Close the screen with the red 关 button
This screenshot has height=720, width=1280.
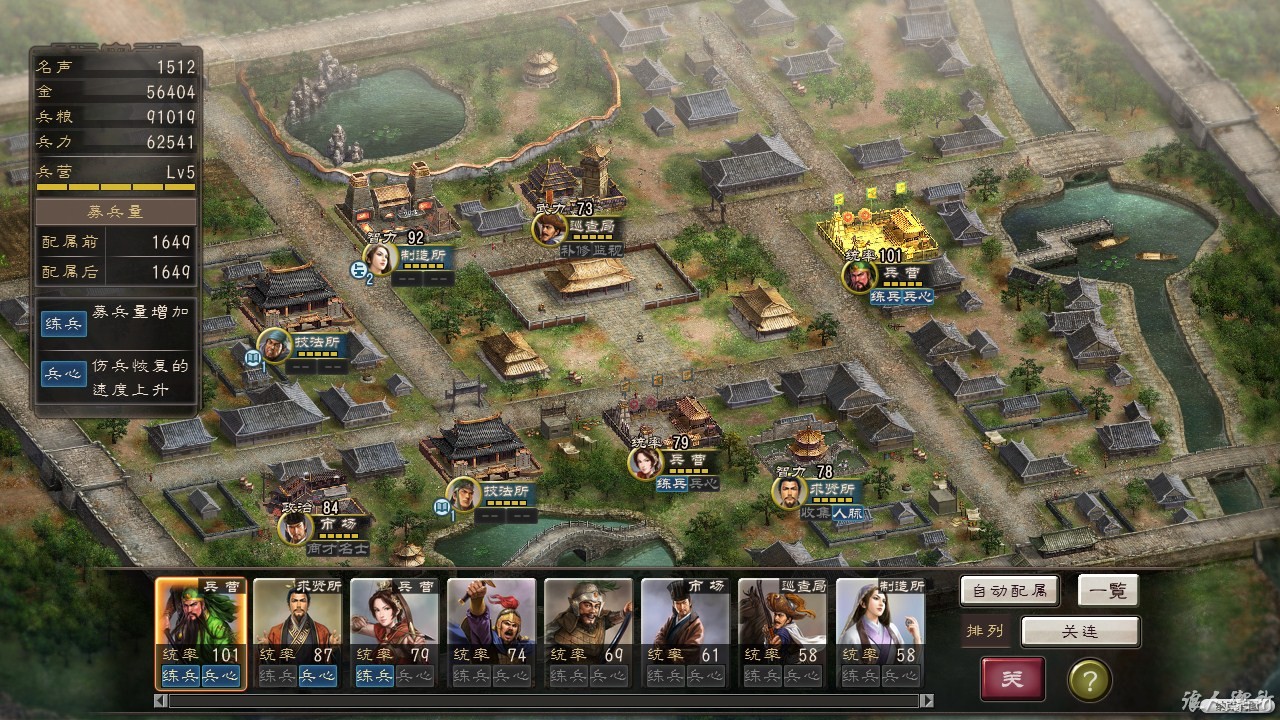[x=1012, y=679]
